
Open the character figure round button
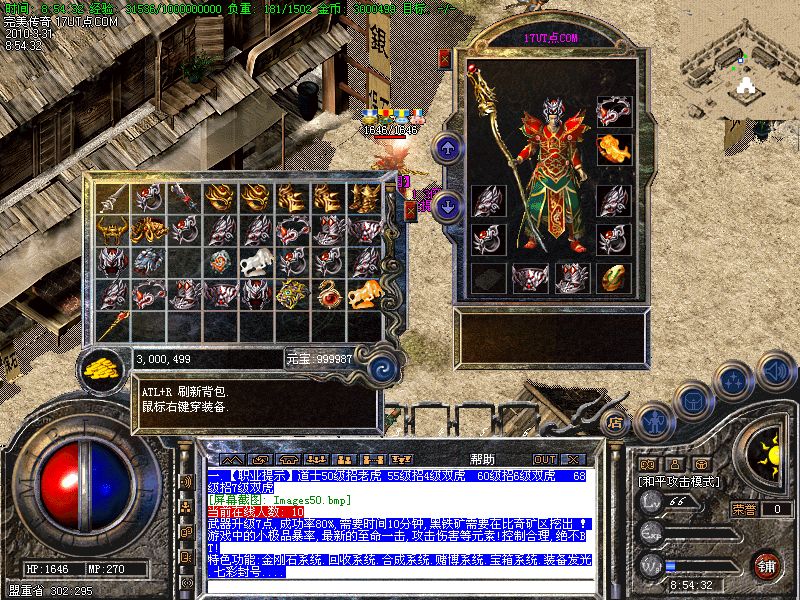pos(653,421)
